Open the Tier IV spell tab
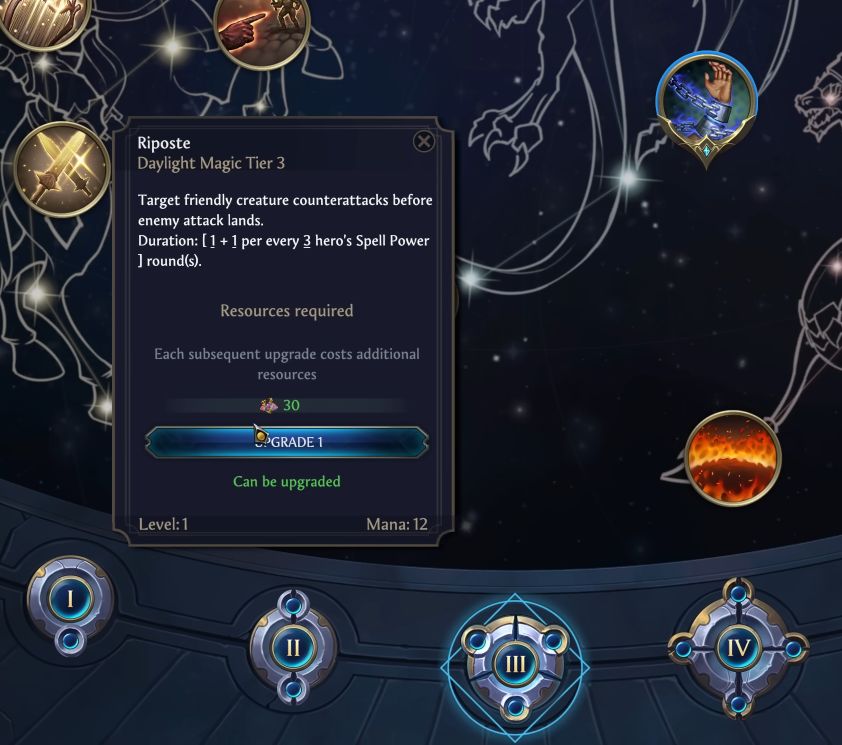This screenshot has width=842, height=745. pyautogui.click(x=738, y=648)
